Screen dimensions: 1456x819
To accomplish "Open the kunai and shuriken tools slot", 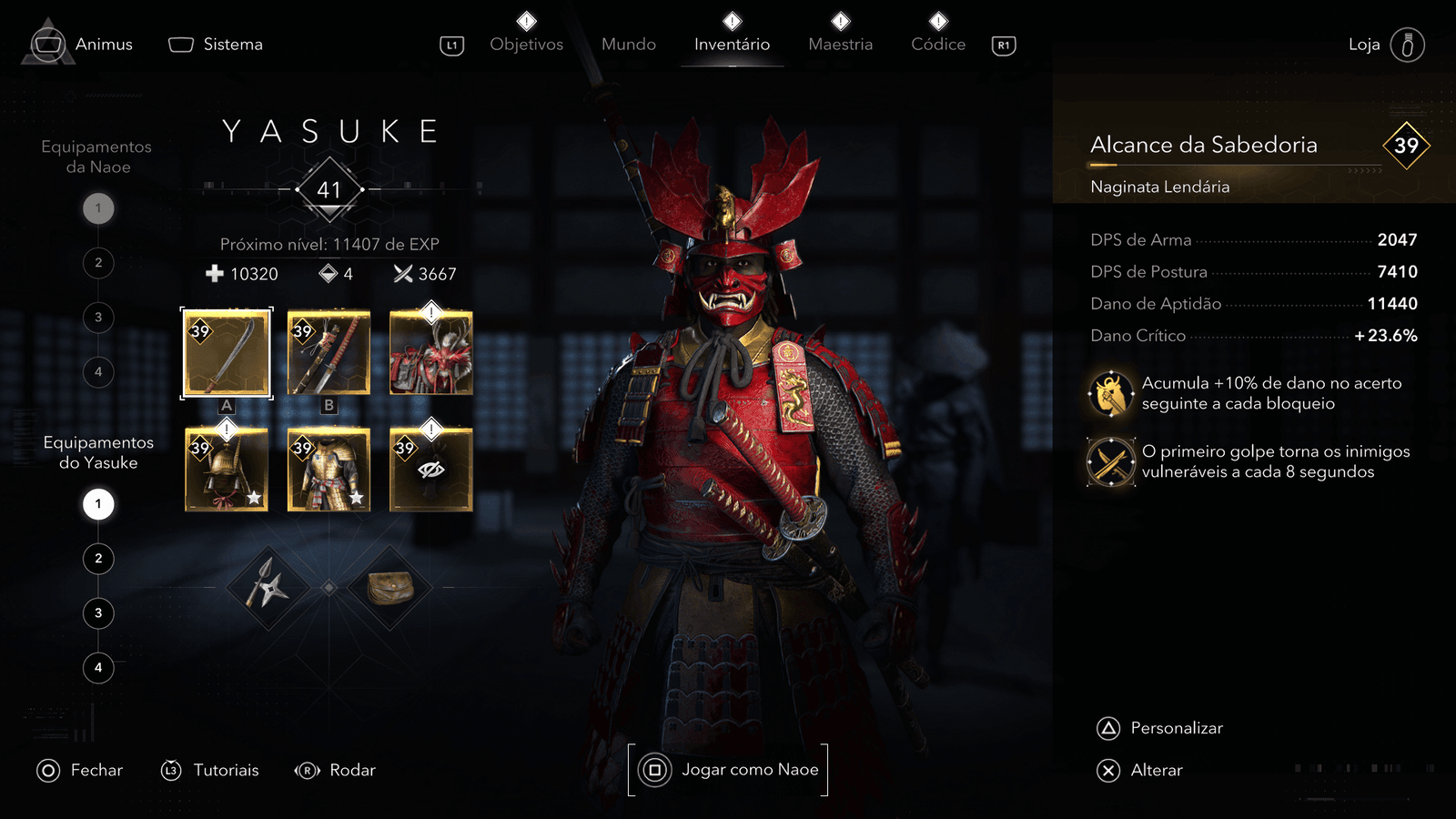I will [x=266, y=588].
